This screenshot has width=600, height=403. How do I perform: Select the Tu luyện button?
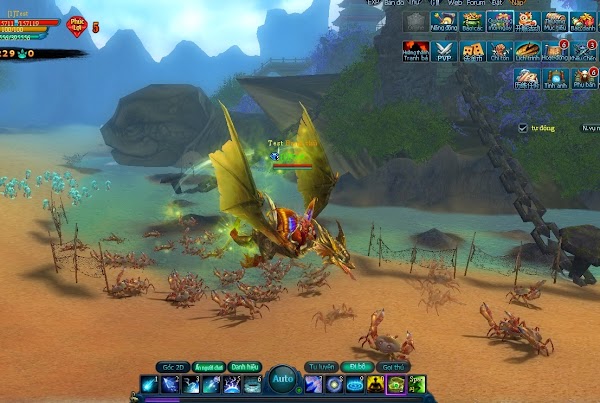[x=320, y=367]
